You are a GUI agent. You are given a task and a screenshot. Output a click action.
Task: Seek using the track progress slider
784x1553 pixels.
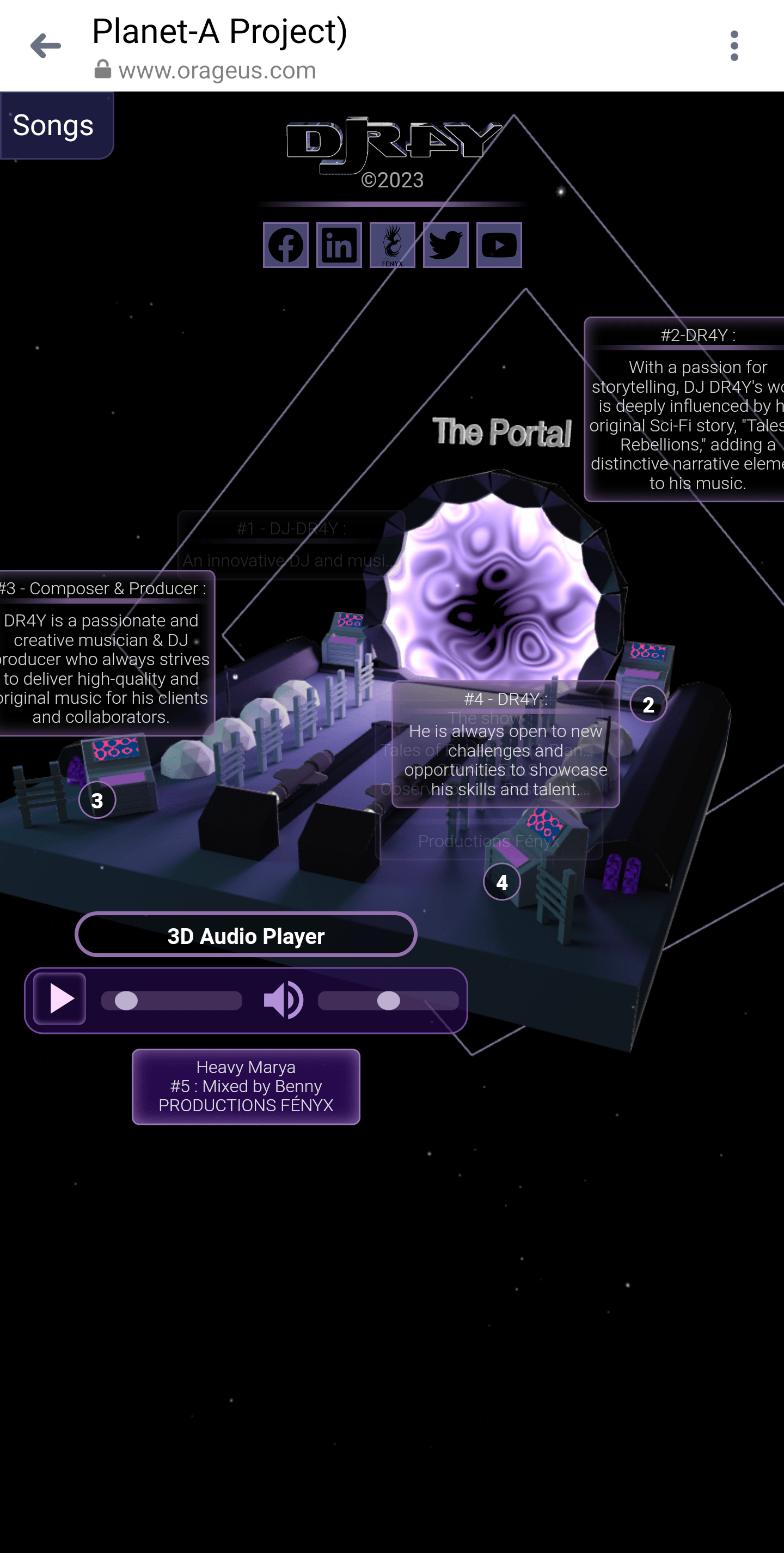[171, 1001]
